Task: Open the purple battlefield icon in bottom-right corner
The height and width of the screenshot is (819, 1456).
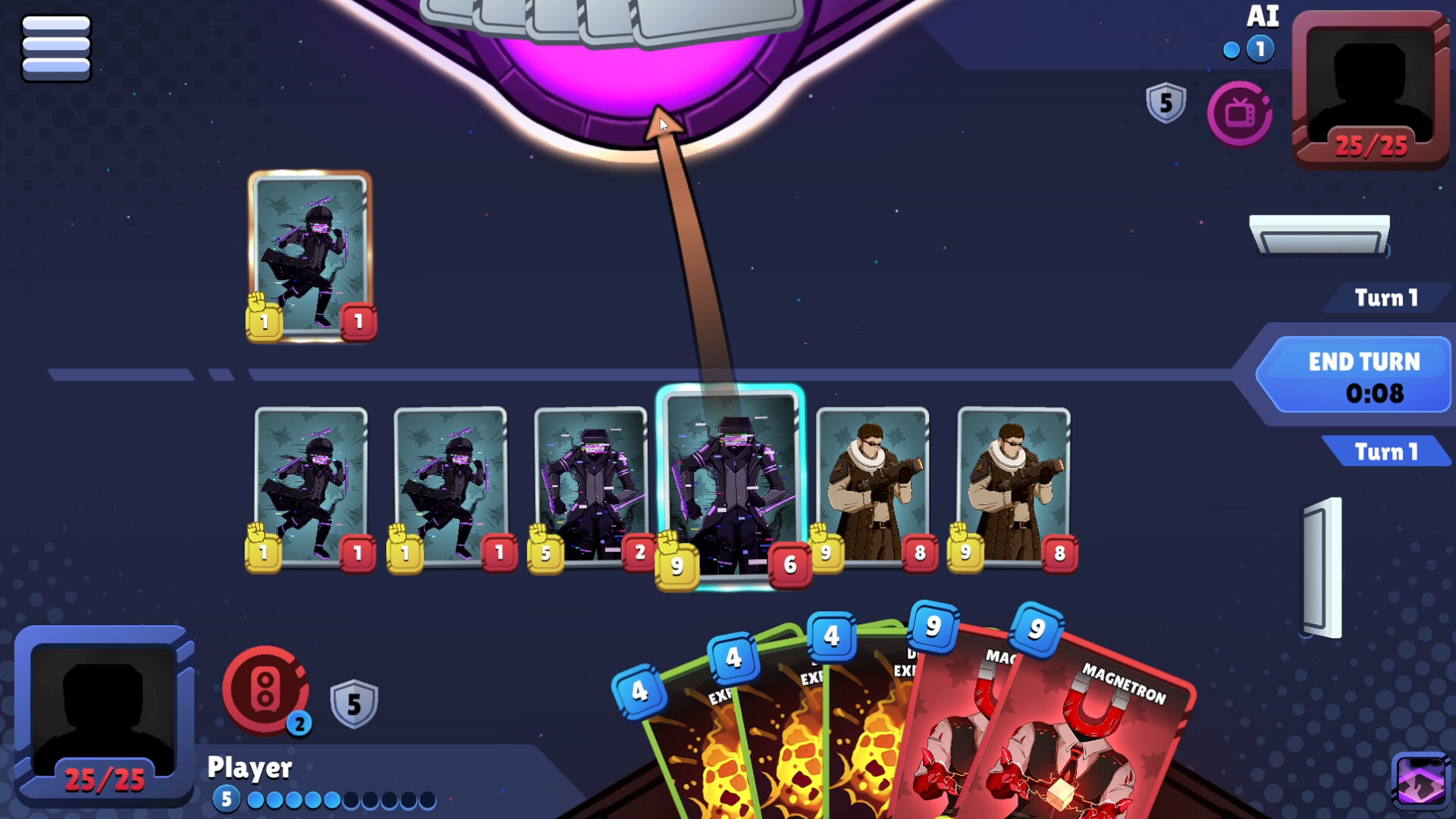Action: pos(1421,778)
